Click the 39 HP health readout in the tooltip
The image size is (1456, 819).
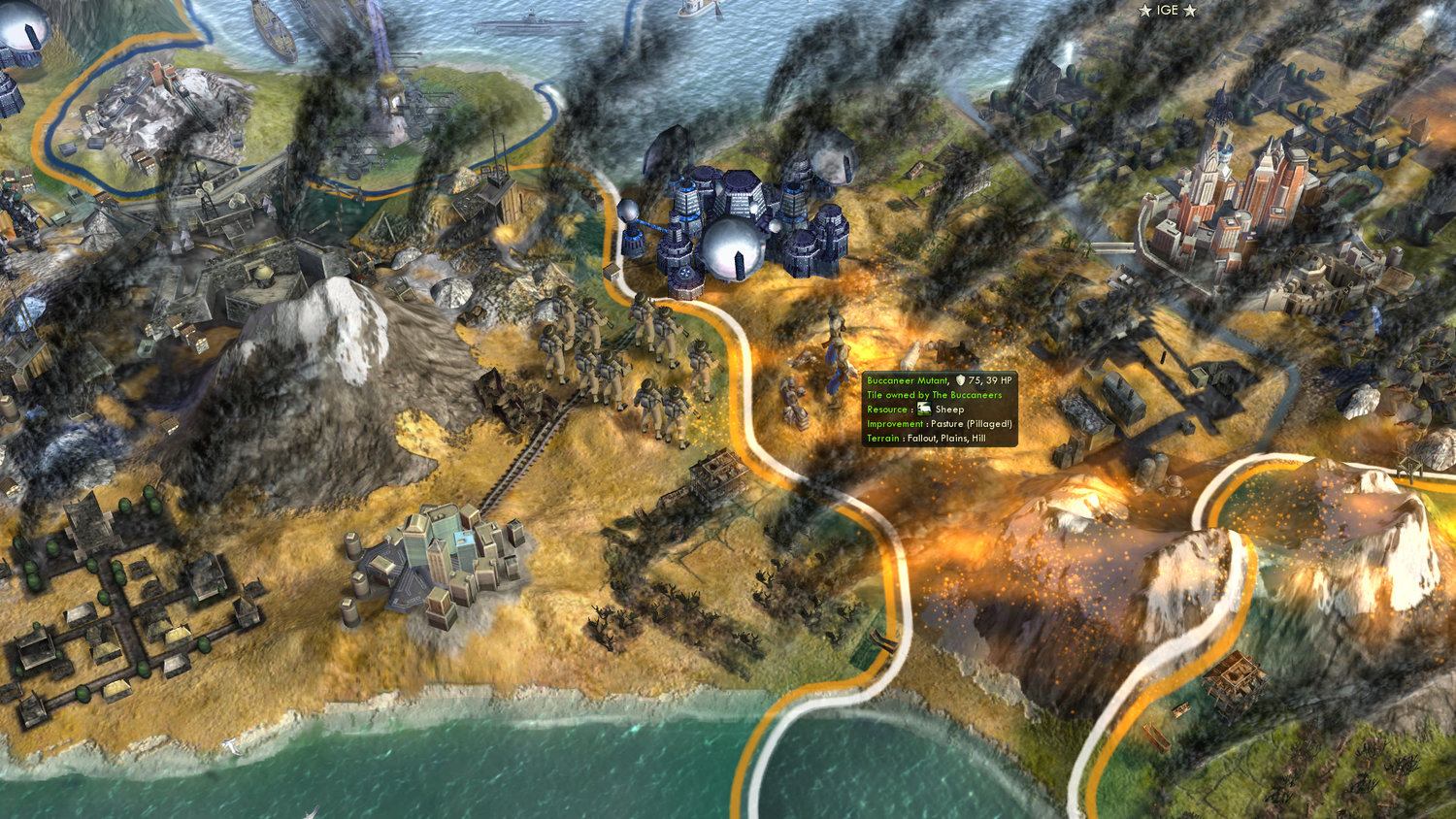click(1000, 379)
